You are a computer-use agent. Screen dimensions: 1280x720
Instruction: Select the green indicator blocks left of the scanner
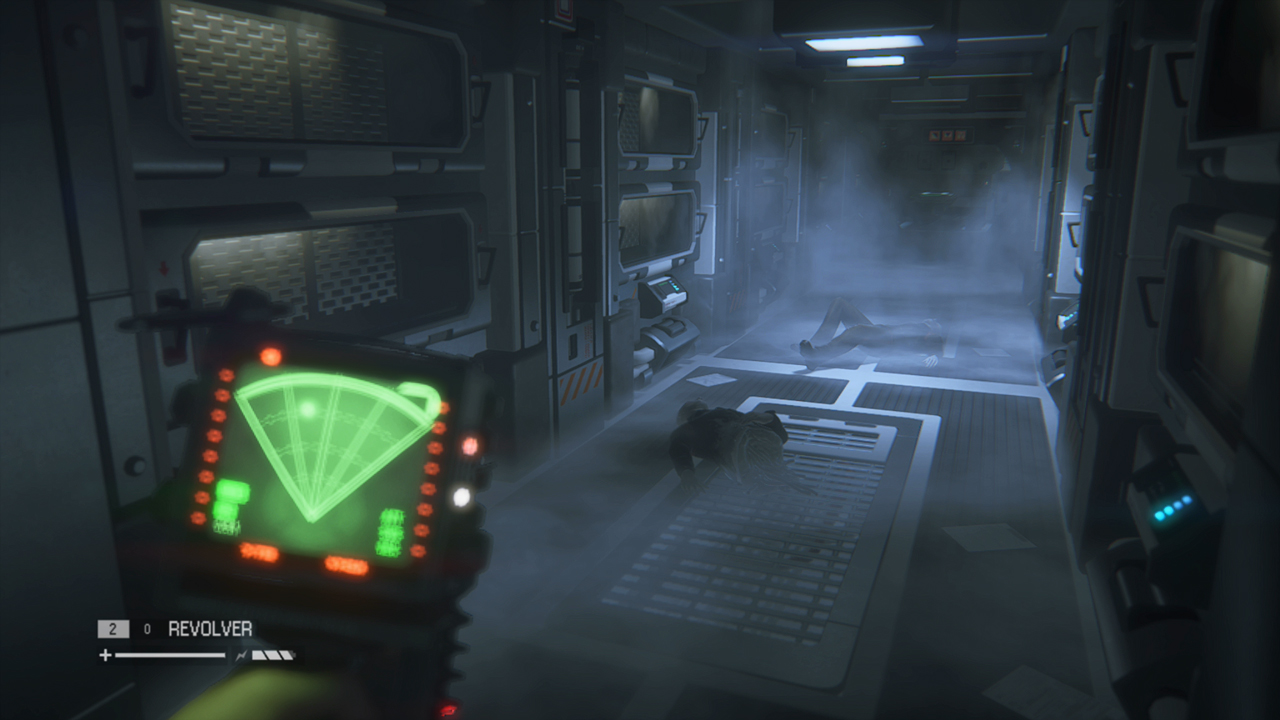(x=232, y=498)
